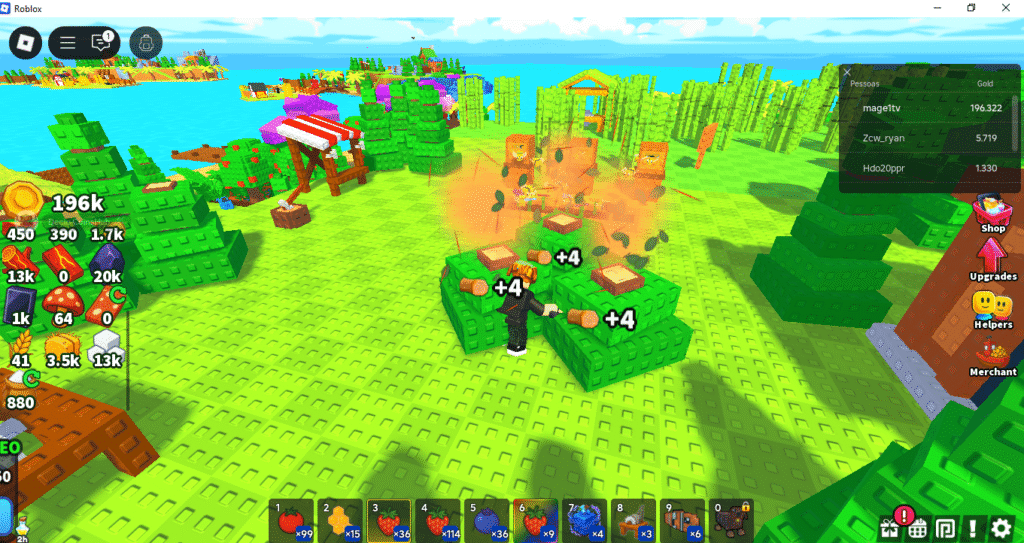Image resolution: width=1024 pixels, height=543 pixels.
Task: Open the calendar daily rewards icon
Action: click(x=917, y=527)
